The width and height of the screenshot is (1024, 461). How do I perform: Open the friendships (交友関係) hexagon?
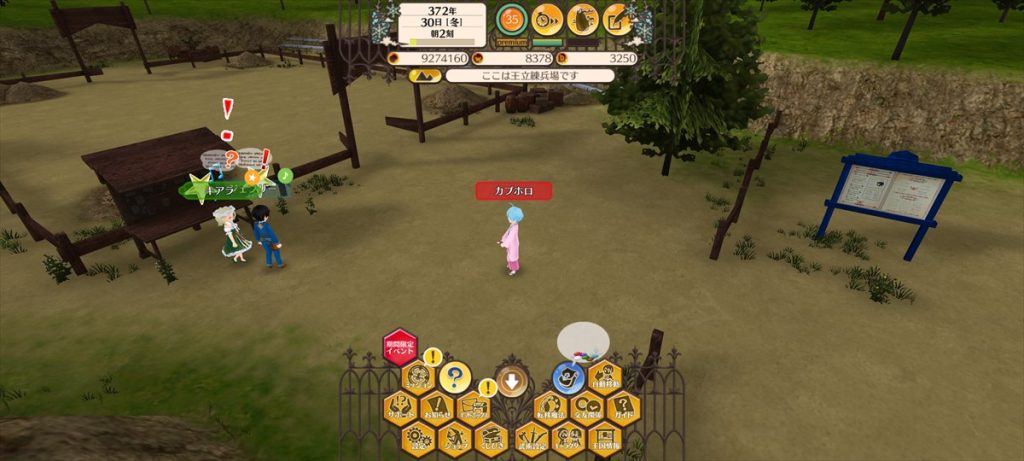[x=587, y=408]
